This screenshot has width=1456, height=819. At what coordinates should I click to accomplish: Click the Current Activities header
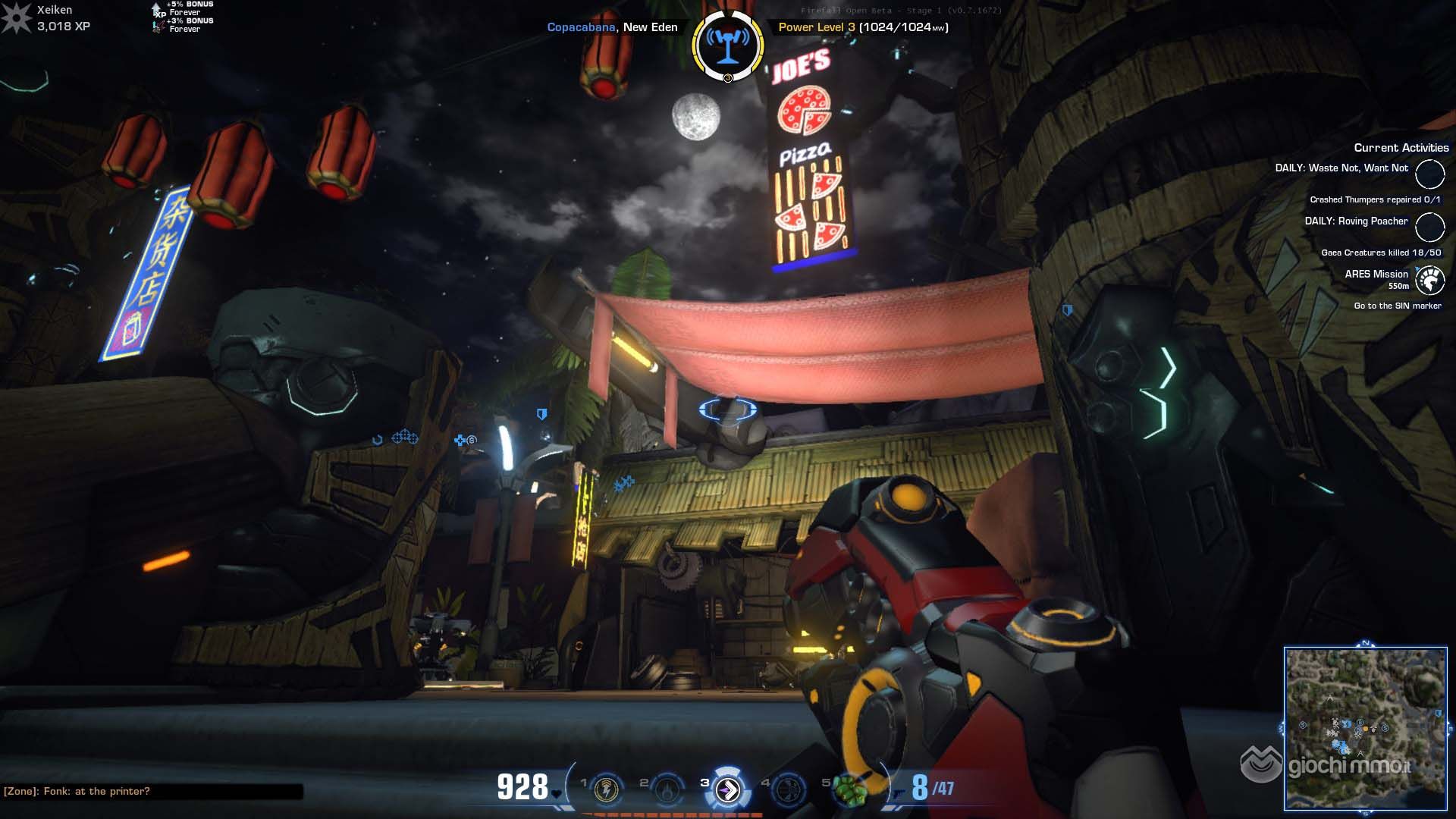click(x=1401, y=148)
